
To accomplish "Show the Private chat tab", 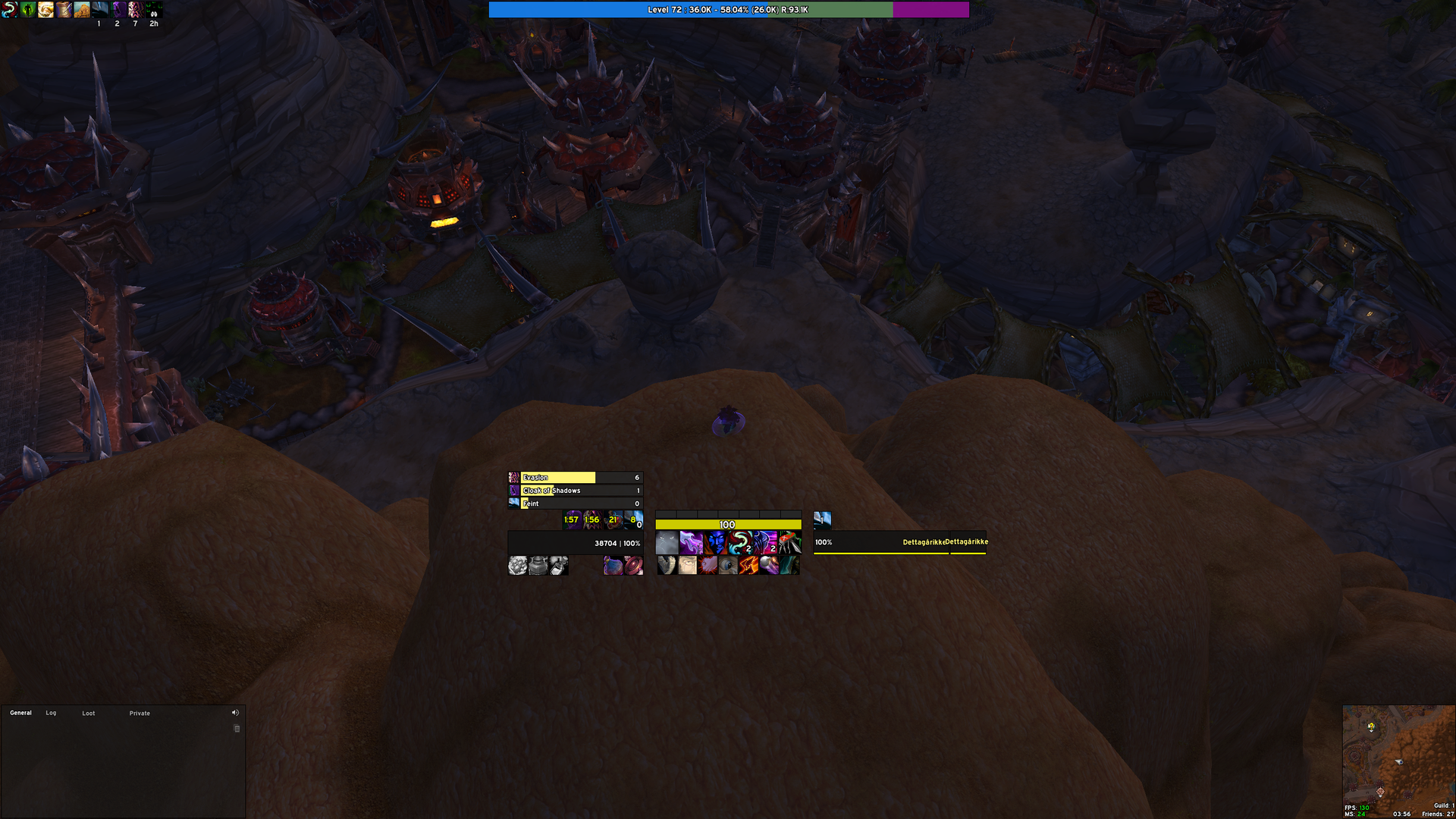I will point(140,714).
